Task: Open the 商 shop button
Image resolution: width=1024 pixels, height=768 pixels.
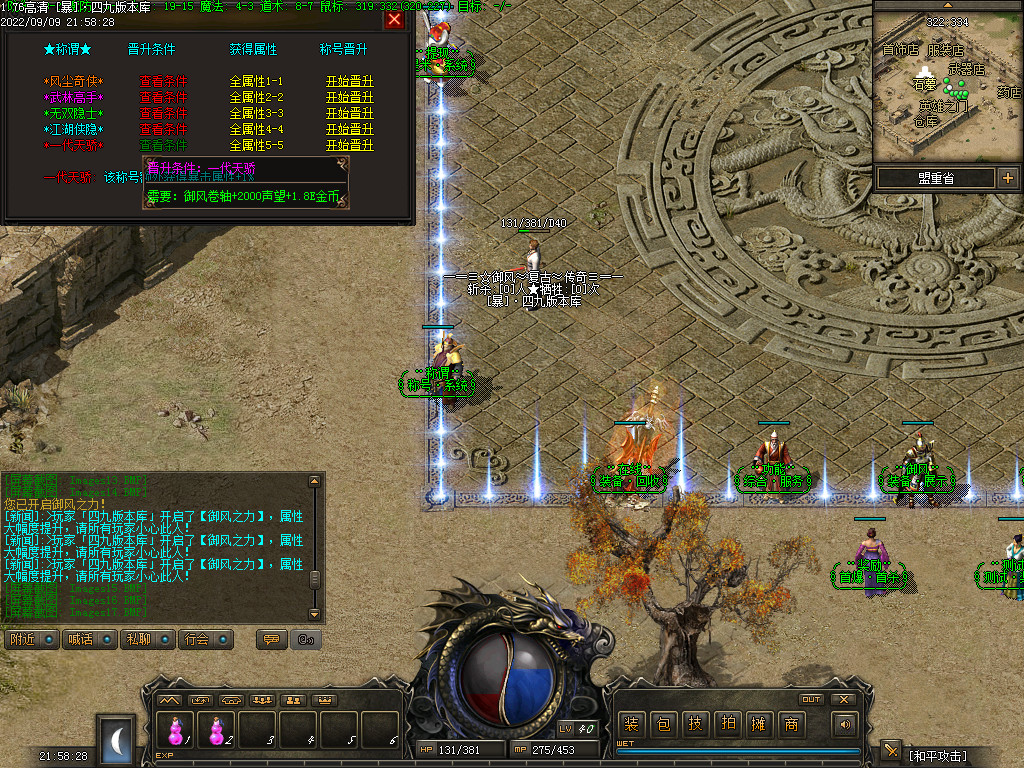Action: [x=791, y=724]
